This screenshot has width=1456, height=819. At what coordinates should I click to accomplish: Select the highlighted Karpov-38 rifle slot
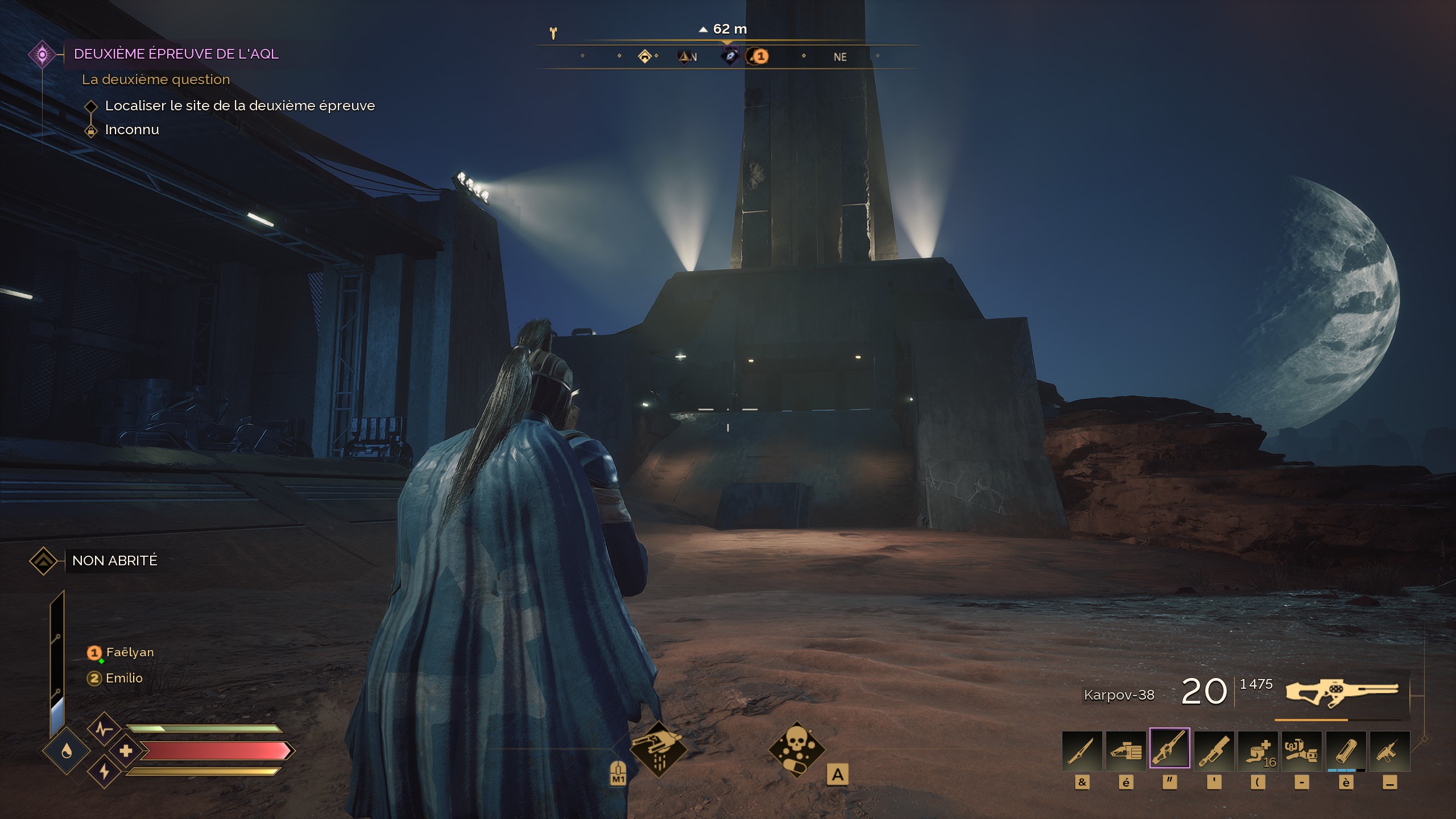pos(1169,748)
